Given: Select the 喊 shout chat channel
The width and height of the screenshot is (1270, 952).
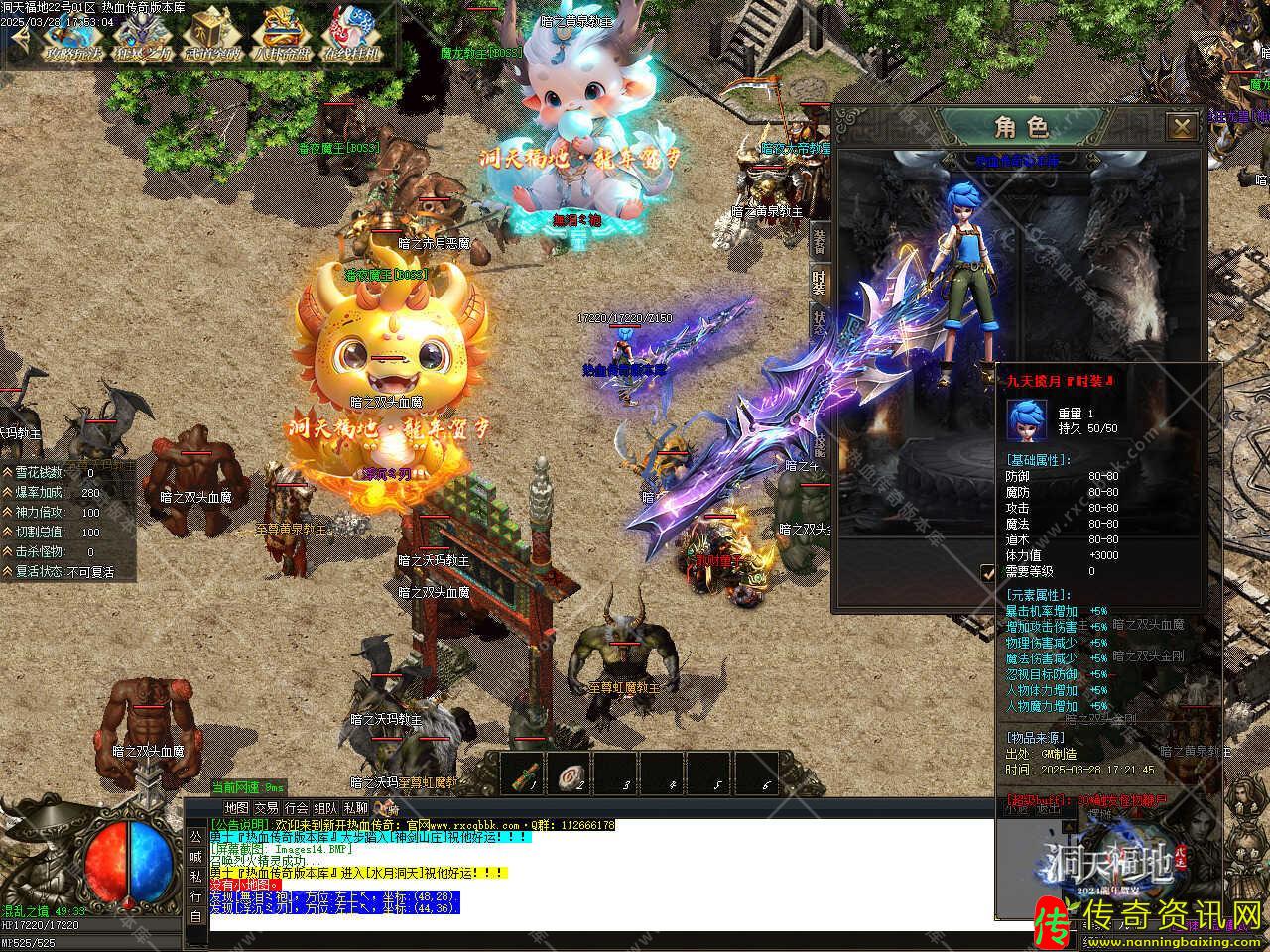Looking at the screenshot, I should click(195, 857).
